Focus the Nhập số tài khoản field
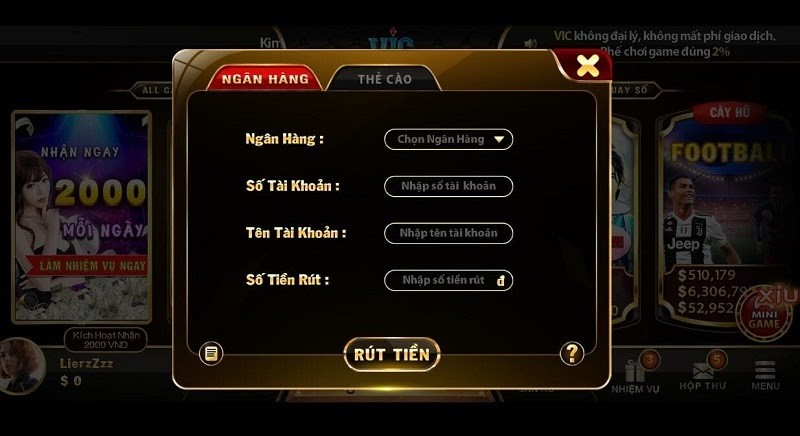 [448, 186]
